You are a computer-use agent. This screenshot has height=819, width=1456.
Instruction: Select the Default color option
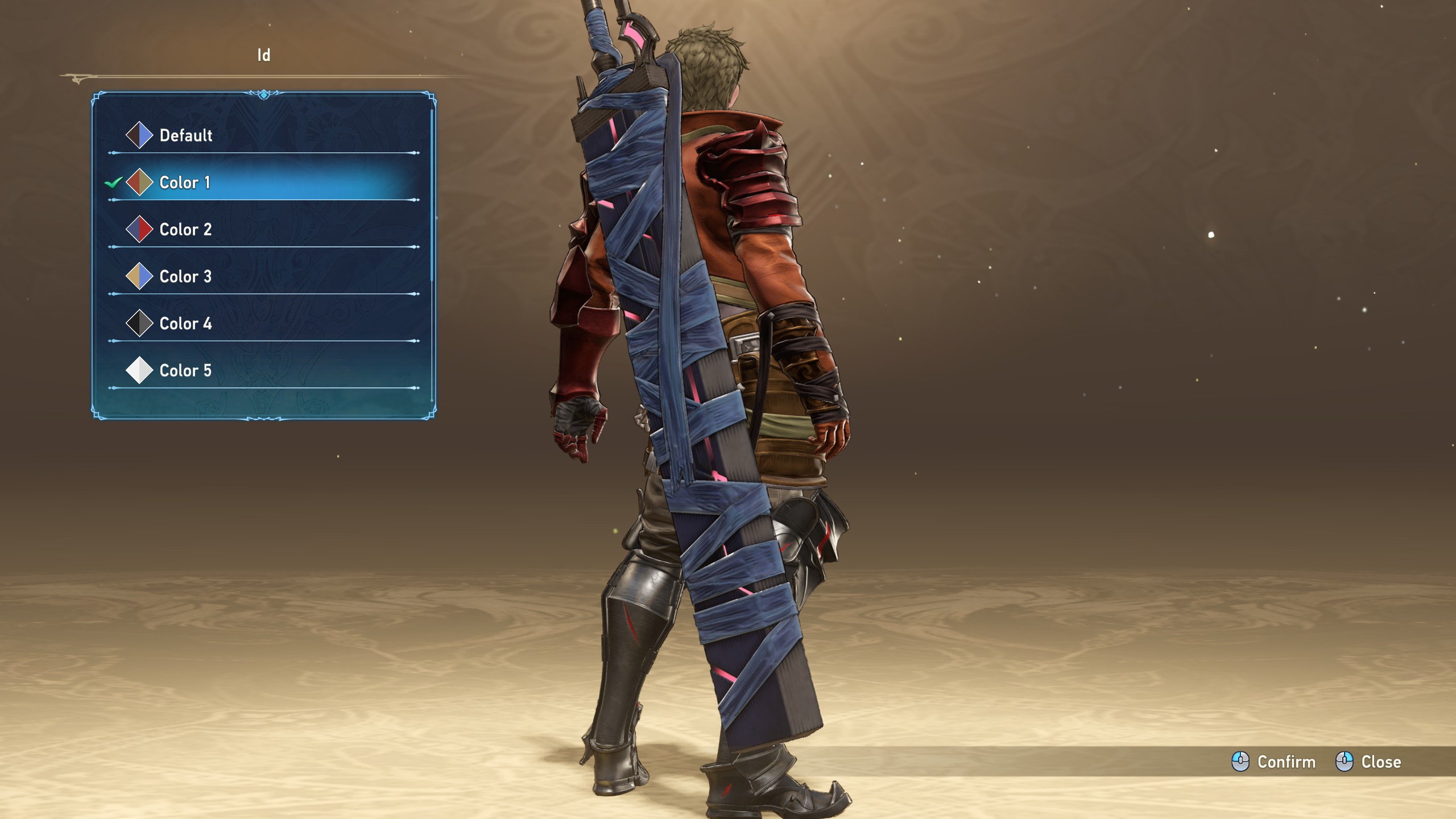click(x=185, y=135)
